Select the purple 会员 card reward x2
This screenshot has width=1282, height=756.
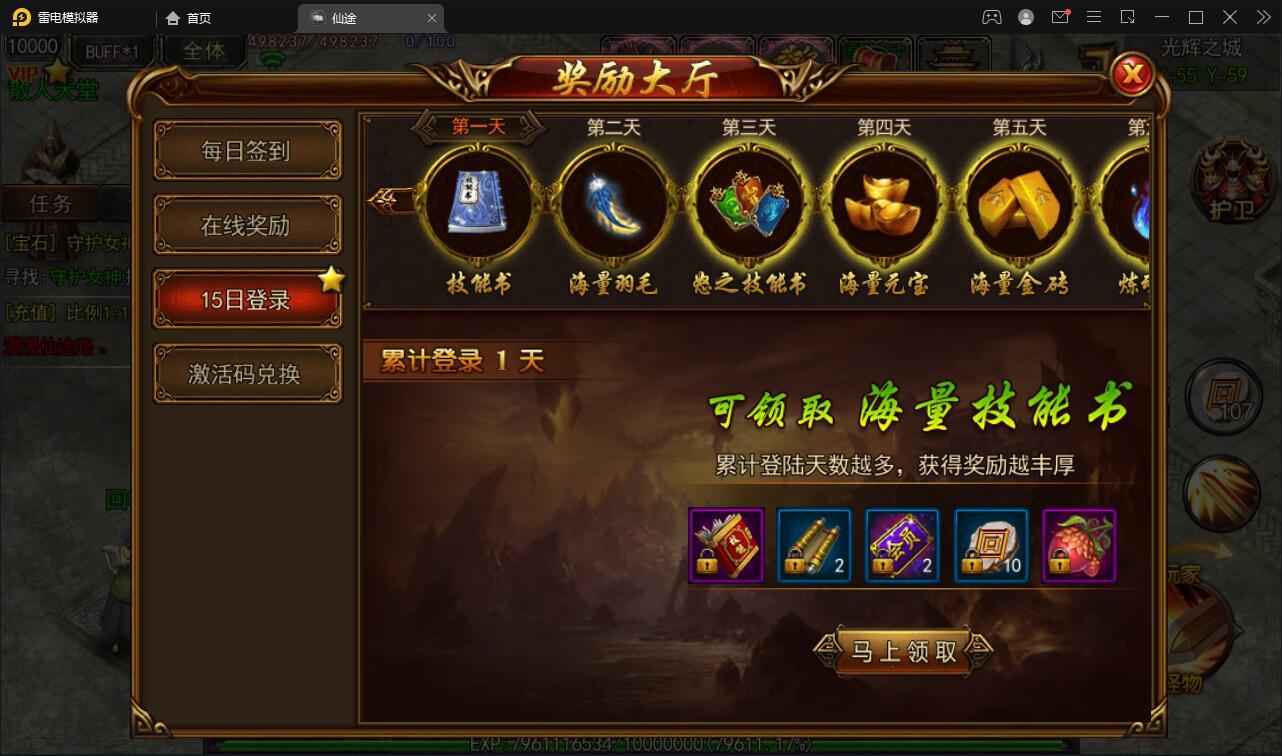[x=902, y=545]
